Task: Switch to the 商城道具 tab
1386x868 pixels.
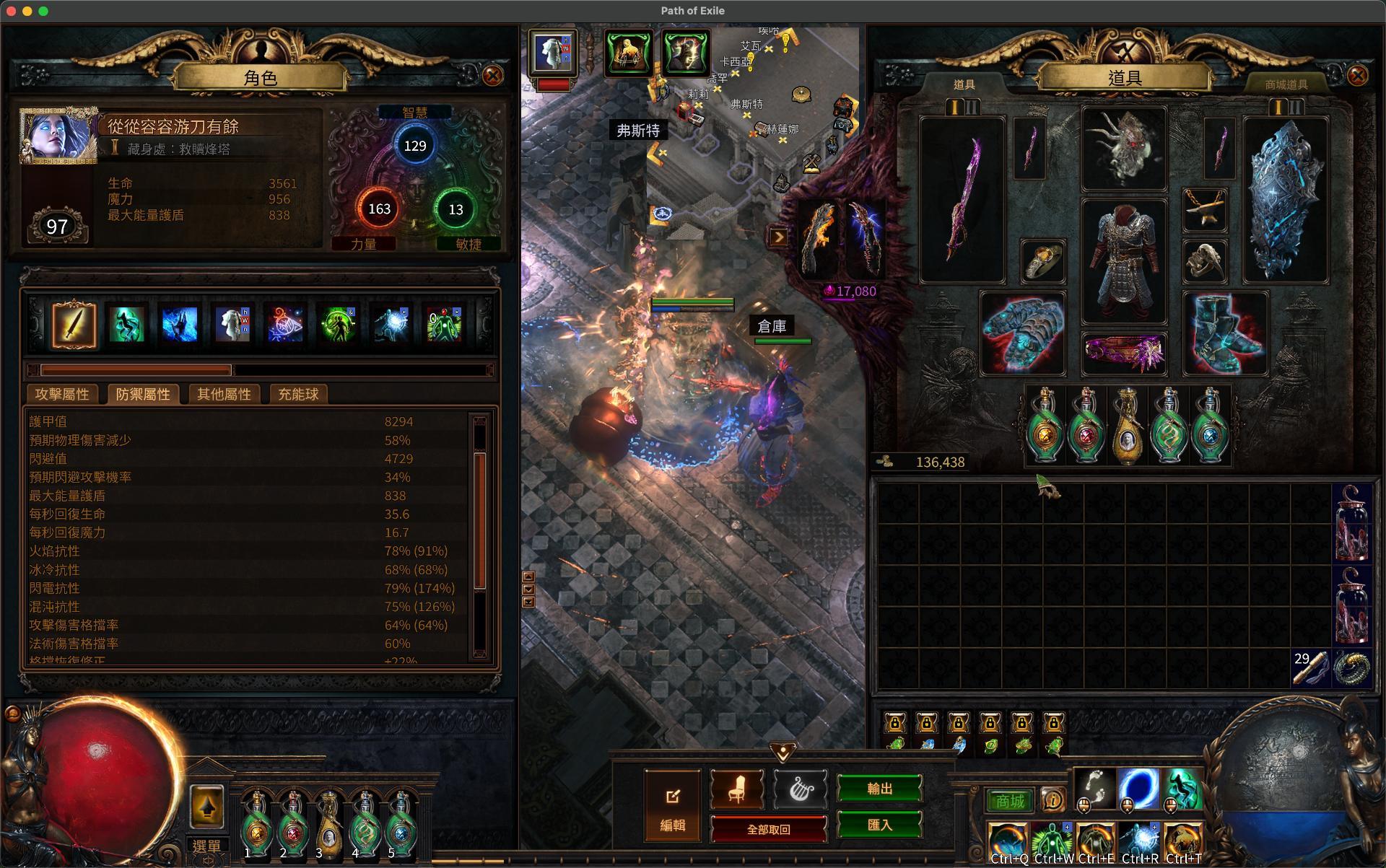Action: pos(1286,84)
